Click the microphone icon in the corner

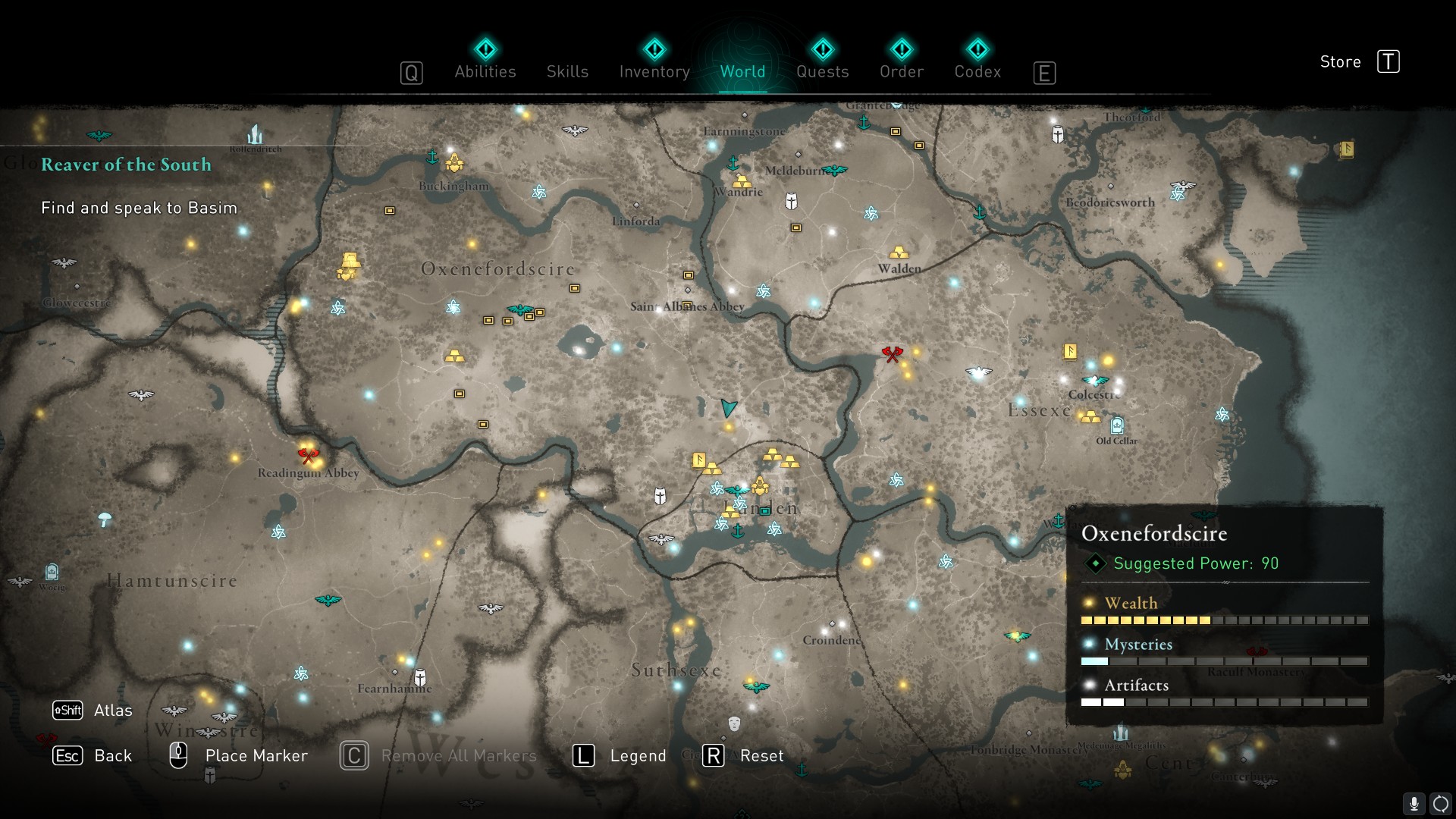pyautogui.click(x=1414, y=804)
